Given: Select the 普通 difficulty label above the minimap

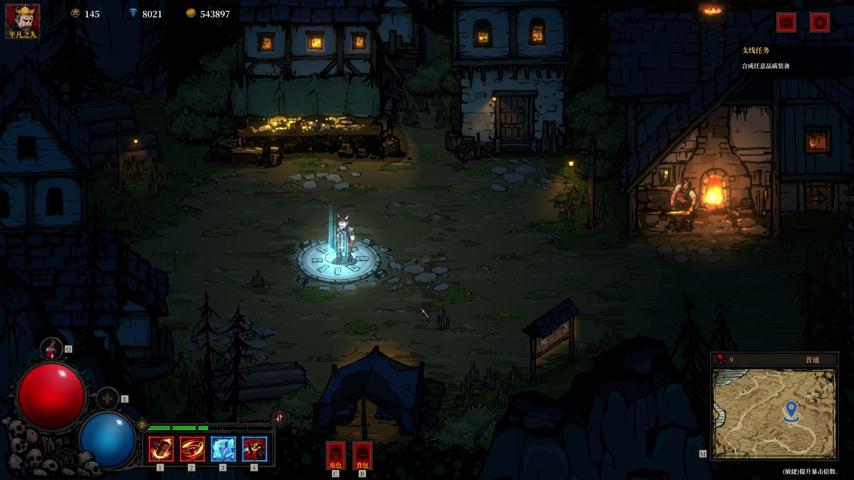Looking at the screenshot, I should coord(812,360).
